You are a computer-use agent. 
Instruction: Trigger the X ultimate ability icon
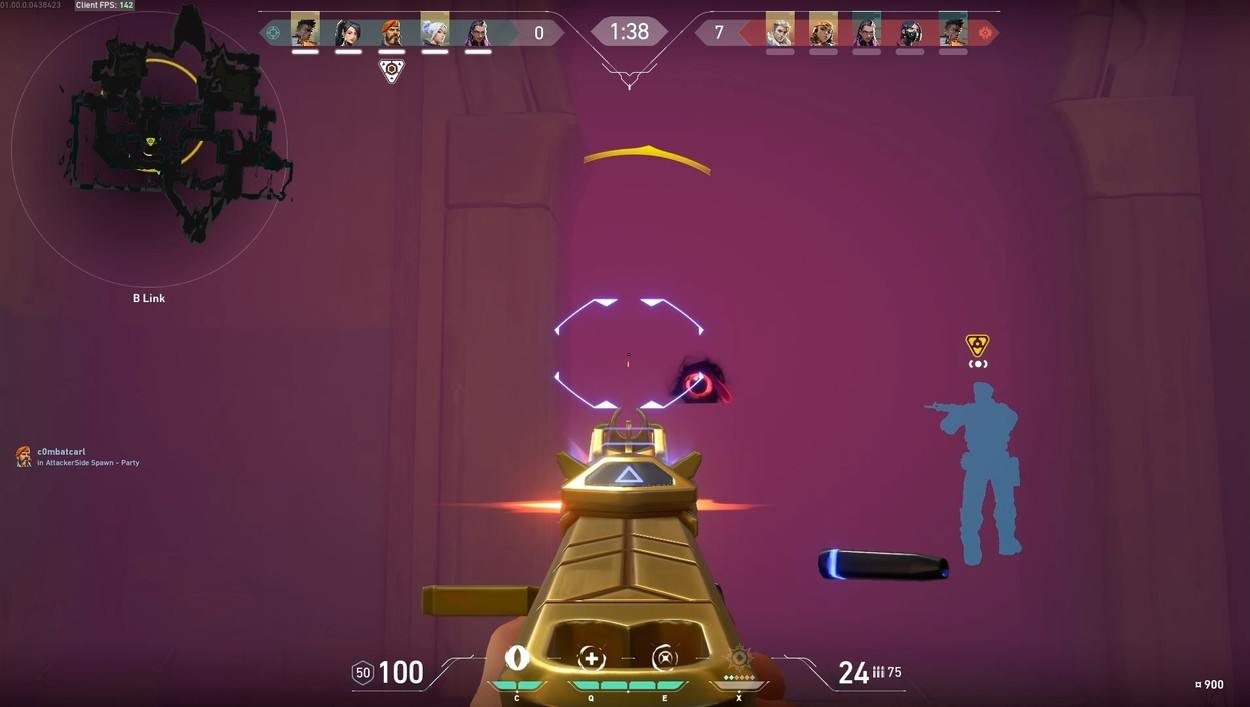click(x=739, y=658)
